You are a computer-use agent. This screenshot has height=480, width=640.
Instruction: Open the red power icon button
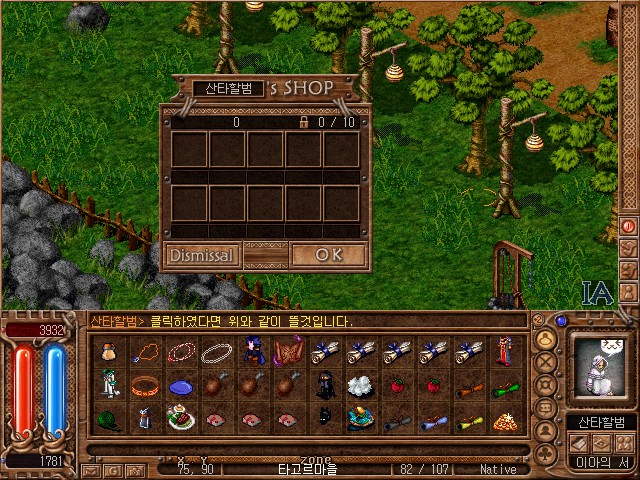(629, 226)
